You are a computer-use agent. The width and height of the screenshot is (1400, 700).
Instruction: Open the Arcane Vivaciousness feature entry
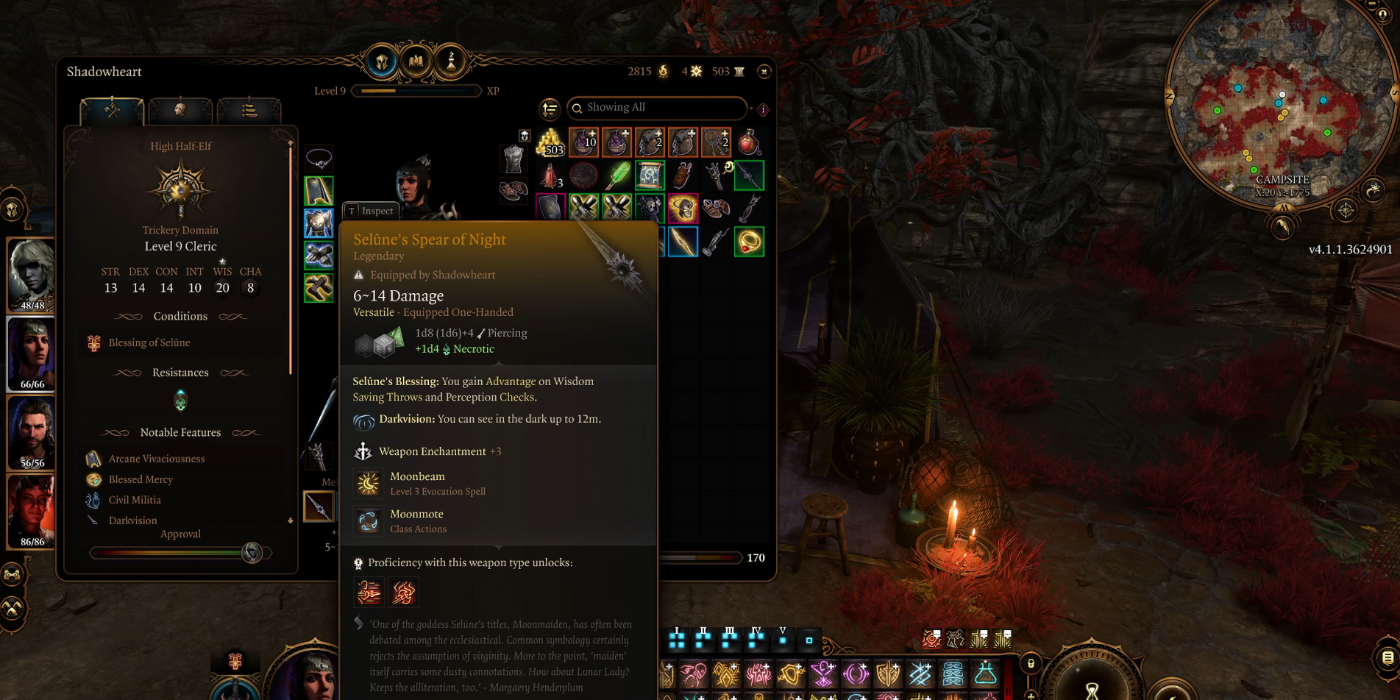pos(156,459)
